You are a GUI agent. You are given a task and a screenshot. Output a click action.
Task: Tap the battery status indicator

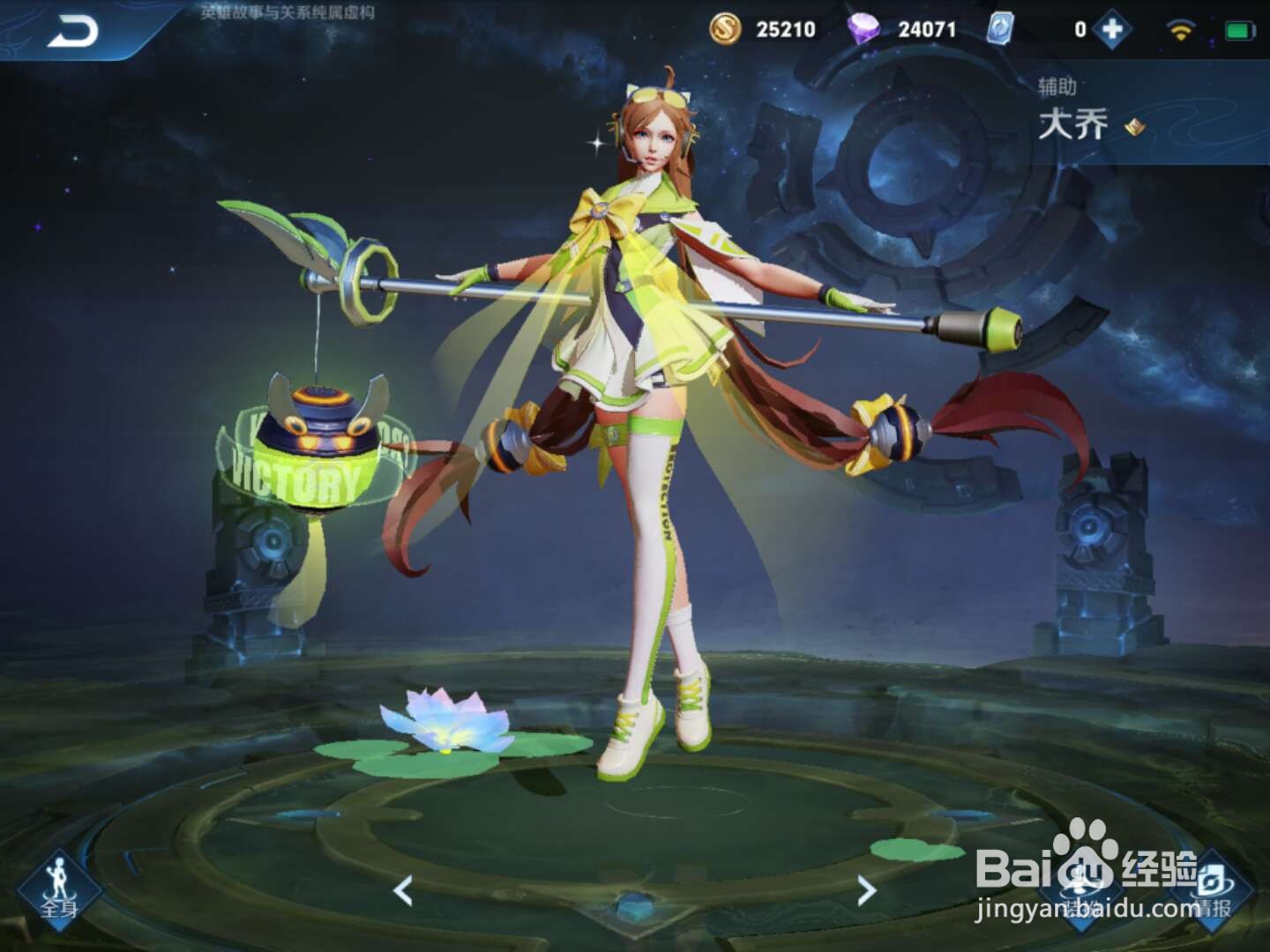pyautogui.click(x=1239, y=27)
